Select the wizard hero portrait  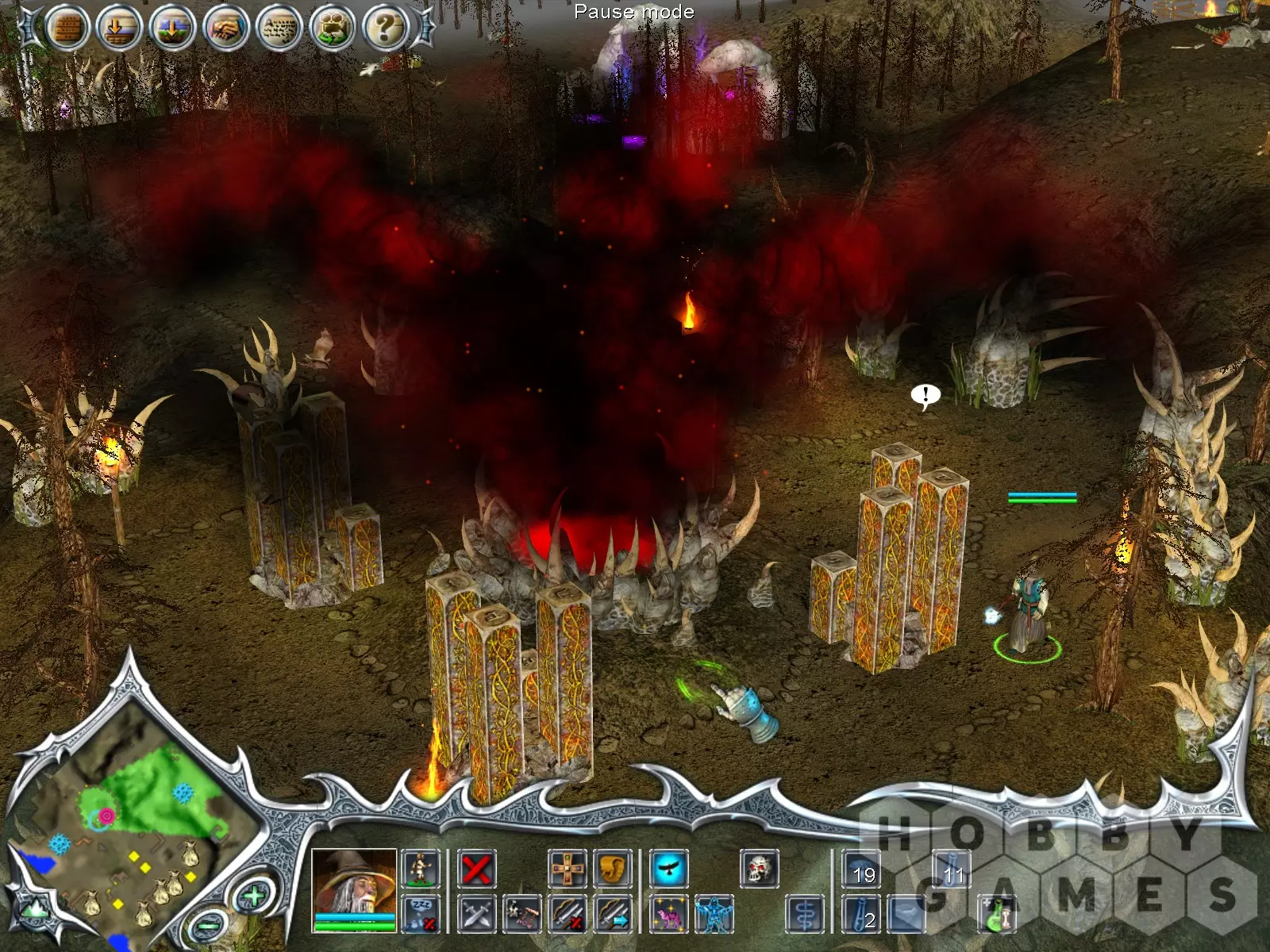[x=354, y=882]
